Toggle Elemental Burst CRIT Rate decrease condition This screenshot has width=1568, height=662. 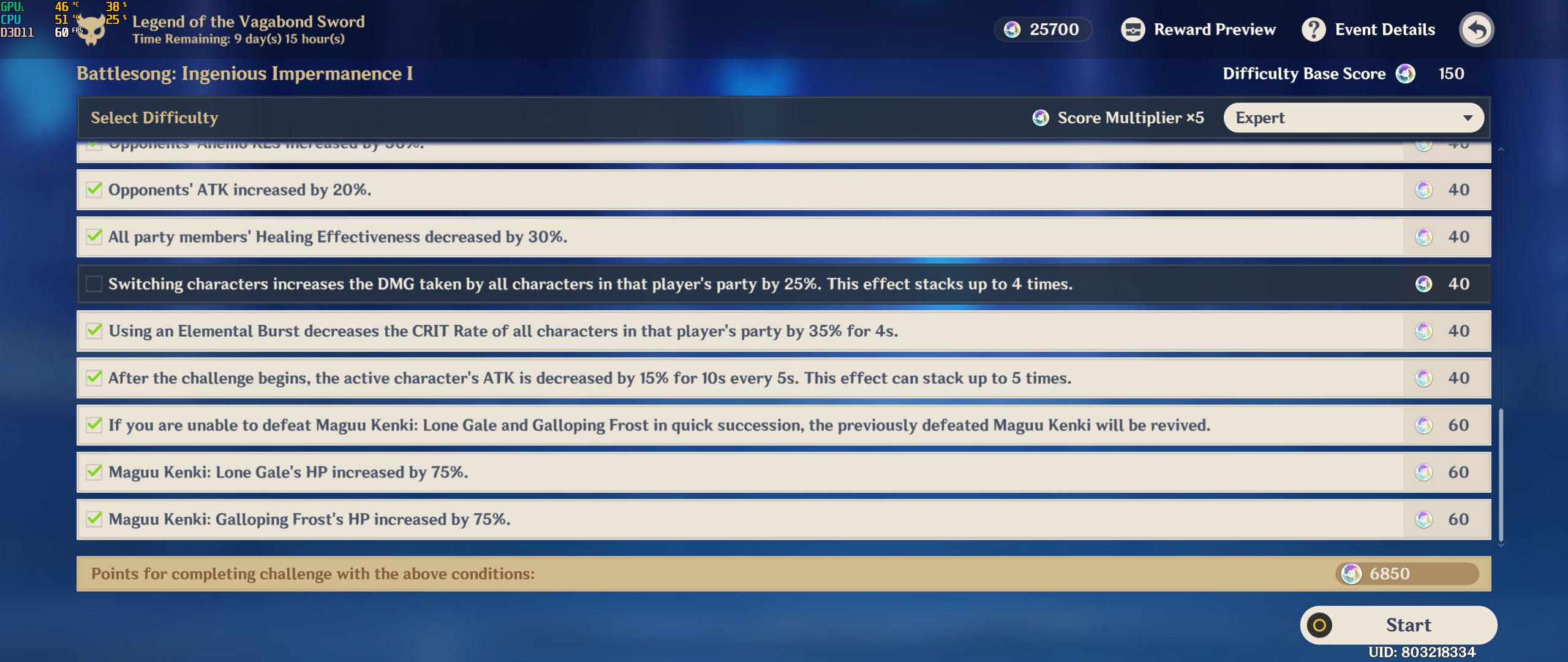pos(94,331)
